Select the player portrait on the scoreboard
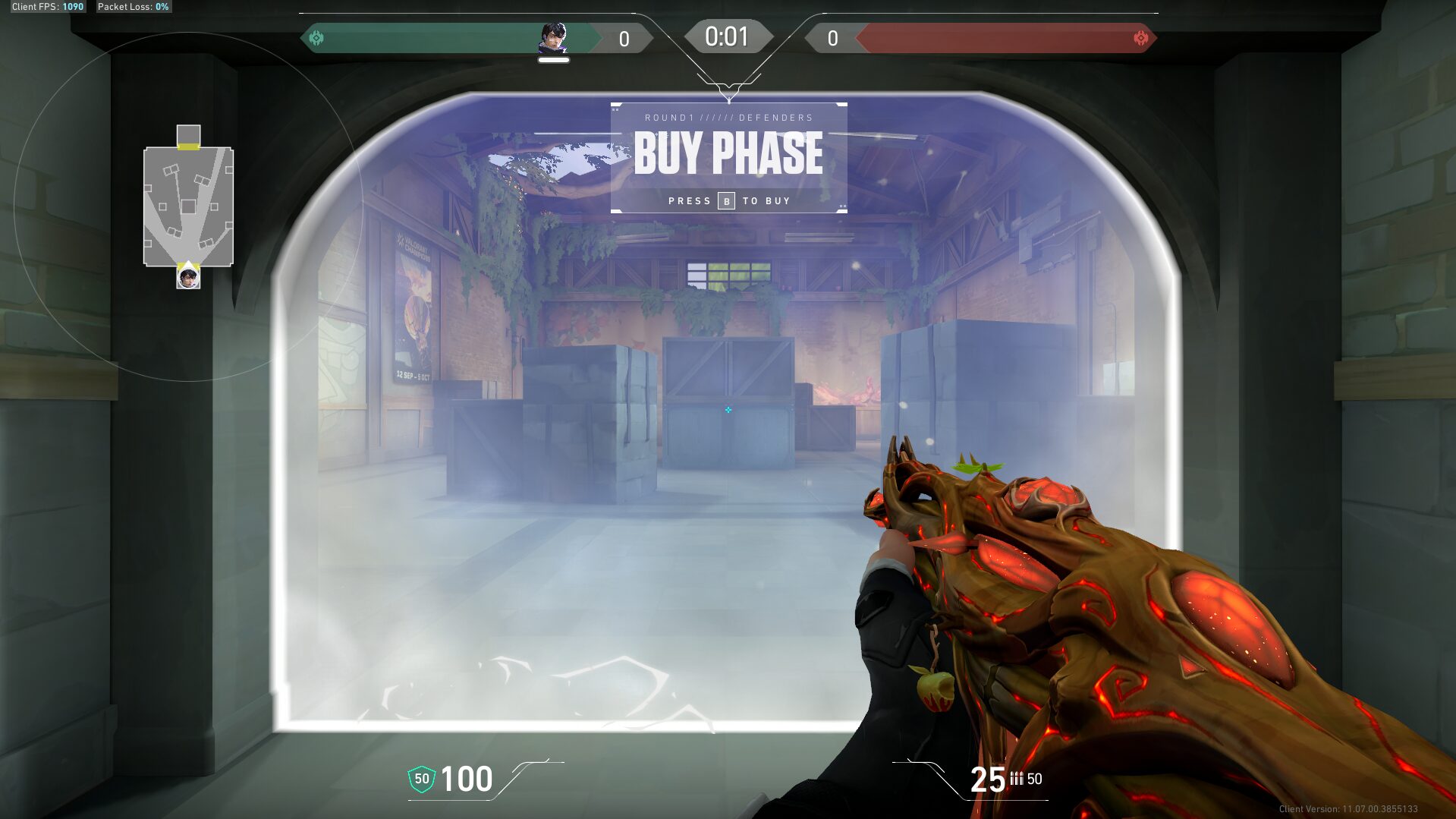 click(553, 37)
